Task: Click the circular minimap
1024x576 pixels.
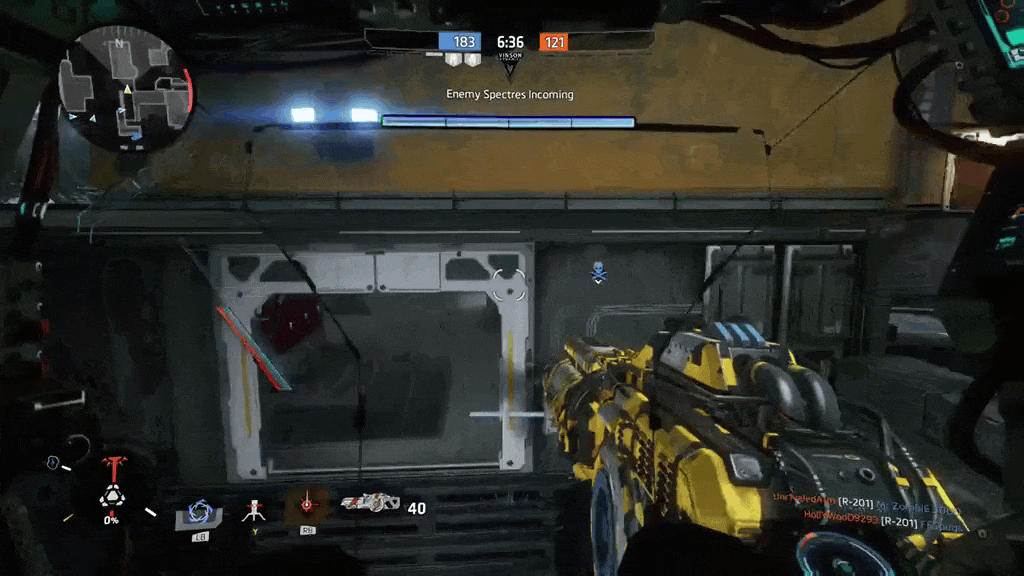Action: coord(125,88)
